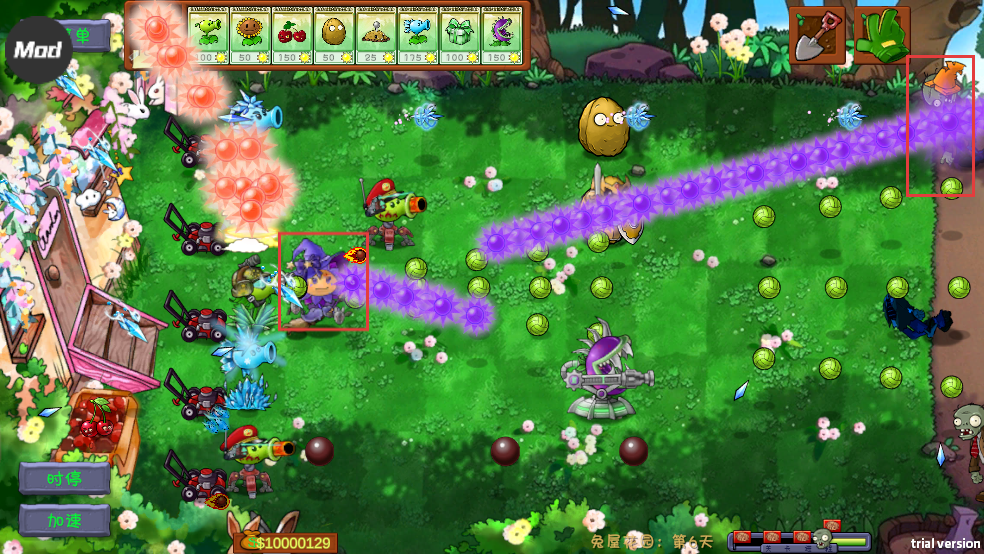
Task: Toggle the 加速 speed-up button
Action: 64,520
